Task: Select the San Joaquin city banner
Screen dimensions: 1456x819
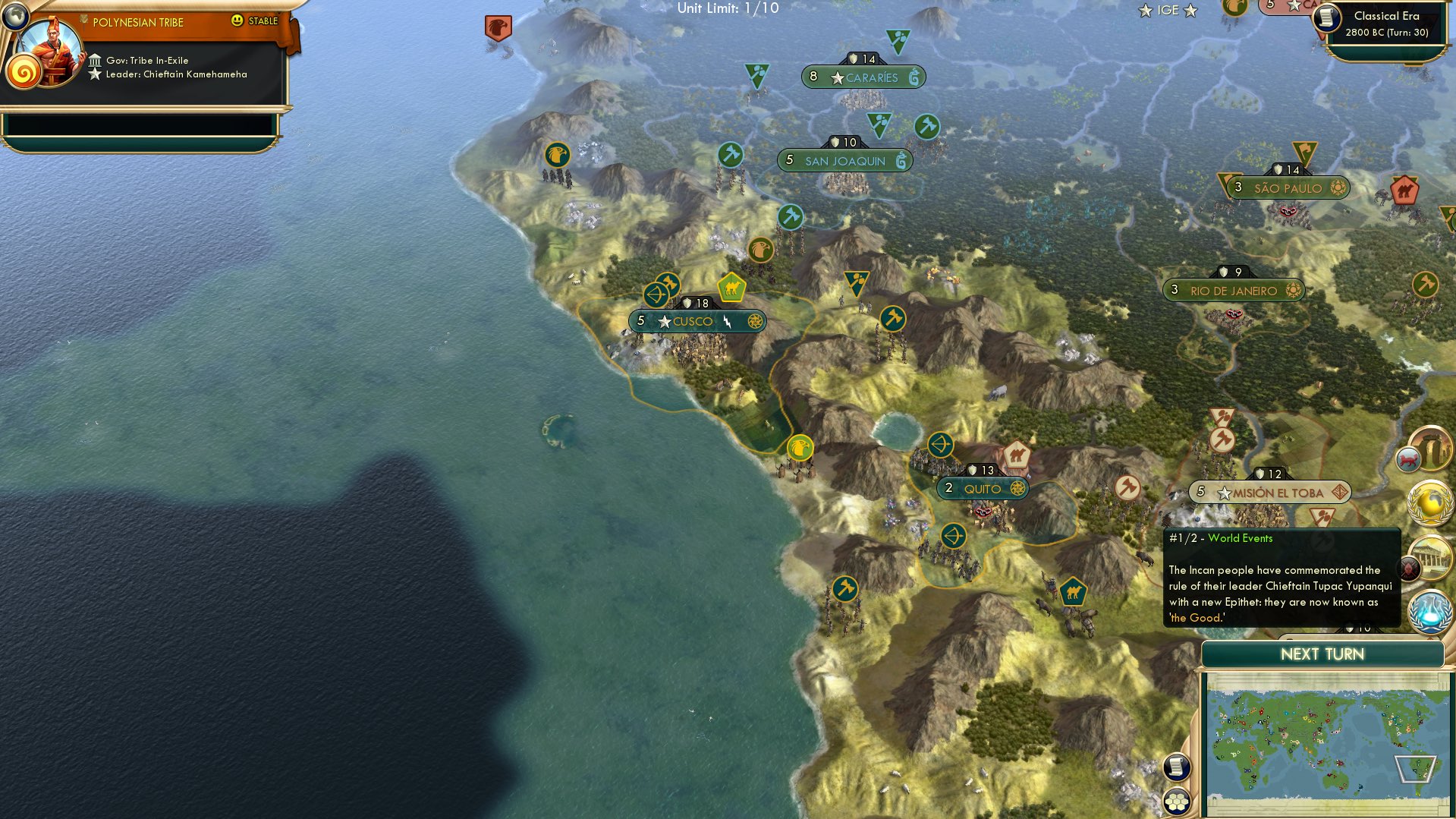Action: pos(846,160)
